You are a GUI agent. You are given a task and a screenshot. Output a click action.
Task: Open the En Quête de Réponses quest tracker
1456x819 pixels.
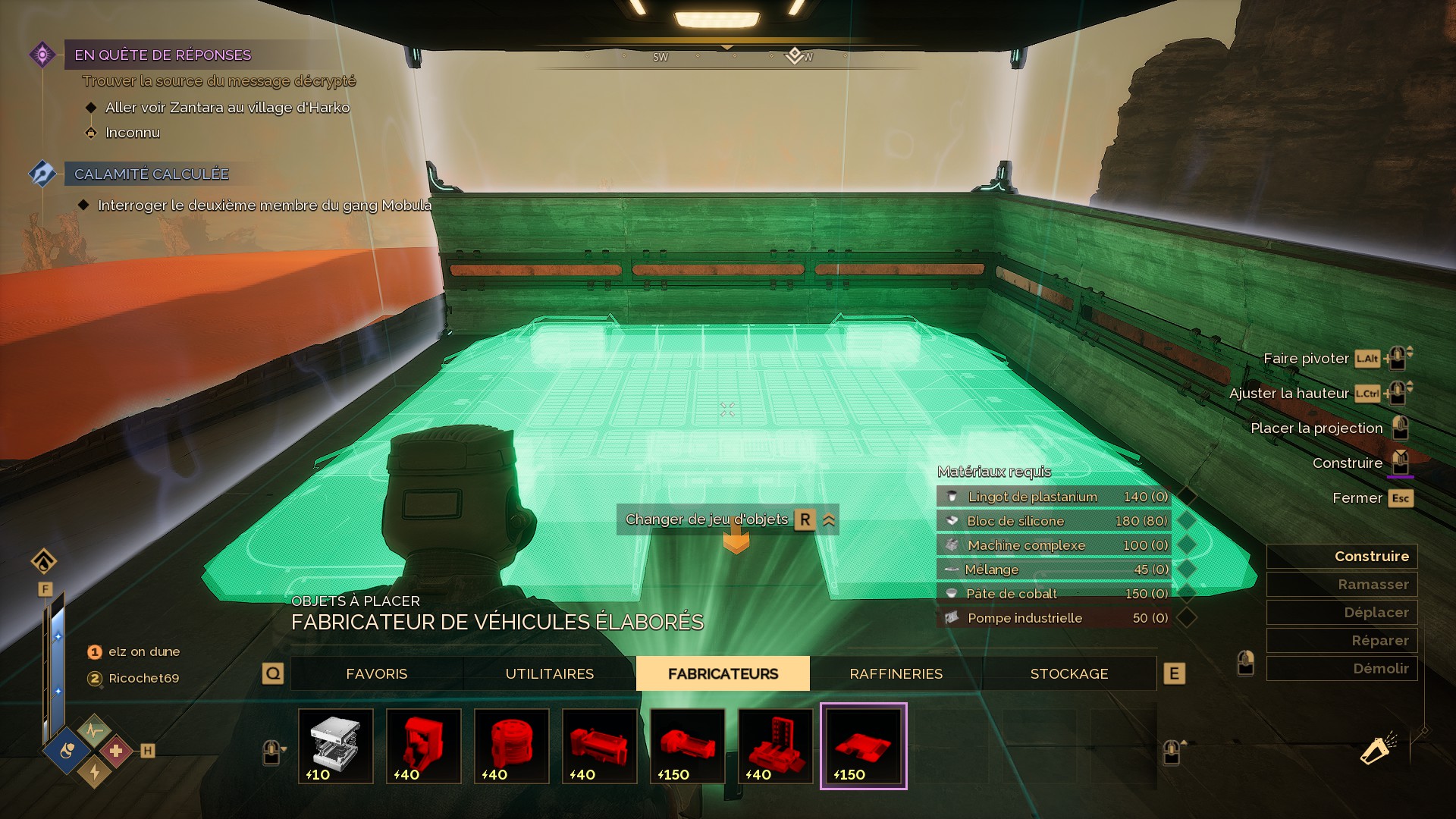(x=162, y=55)
